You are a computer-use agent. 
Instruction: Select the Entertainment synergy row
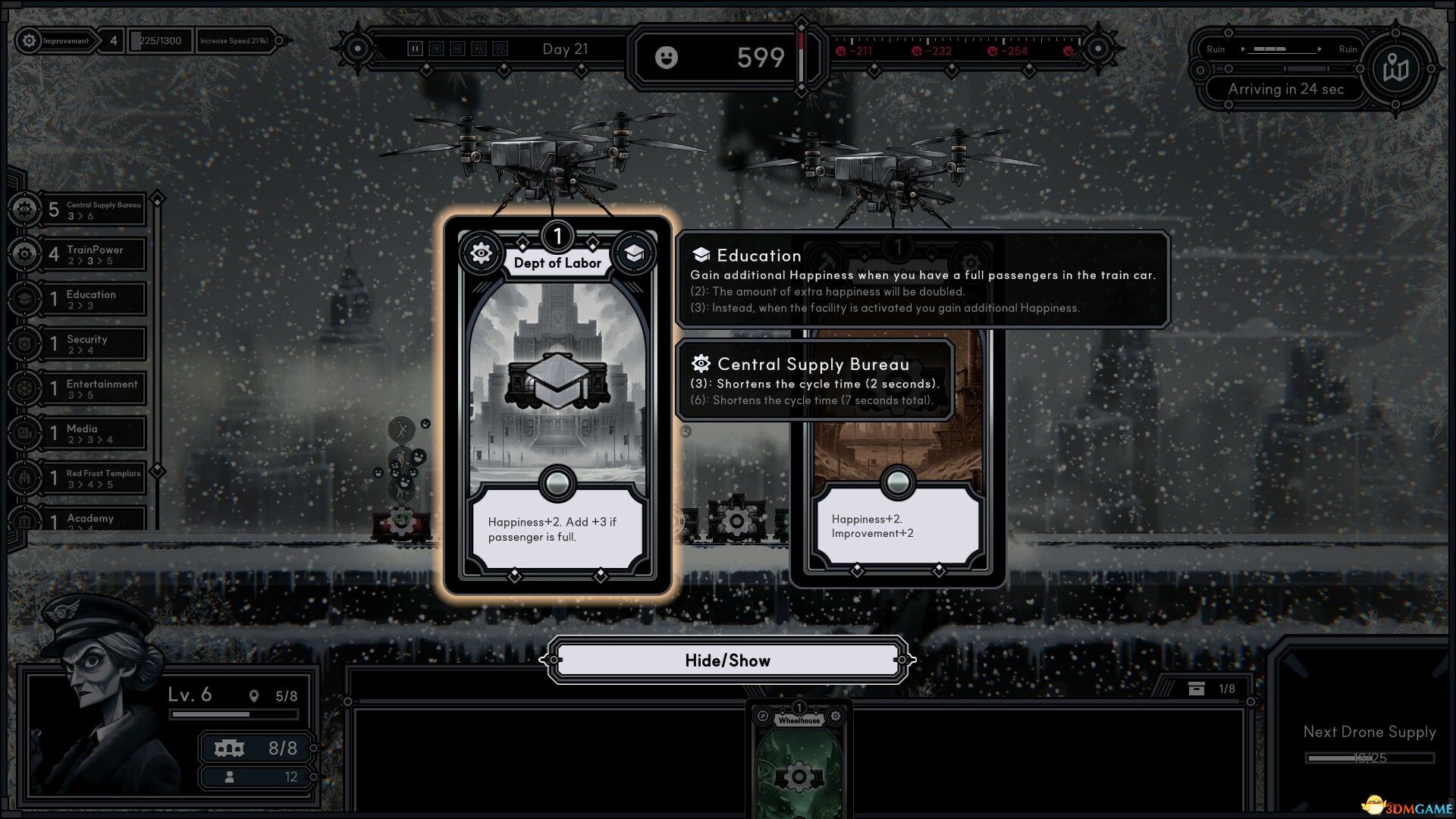pos(91,389)
